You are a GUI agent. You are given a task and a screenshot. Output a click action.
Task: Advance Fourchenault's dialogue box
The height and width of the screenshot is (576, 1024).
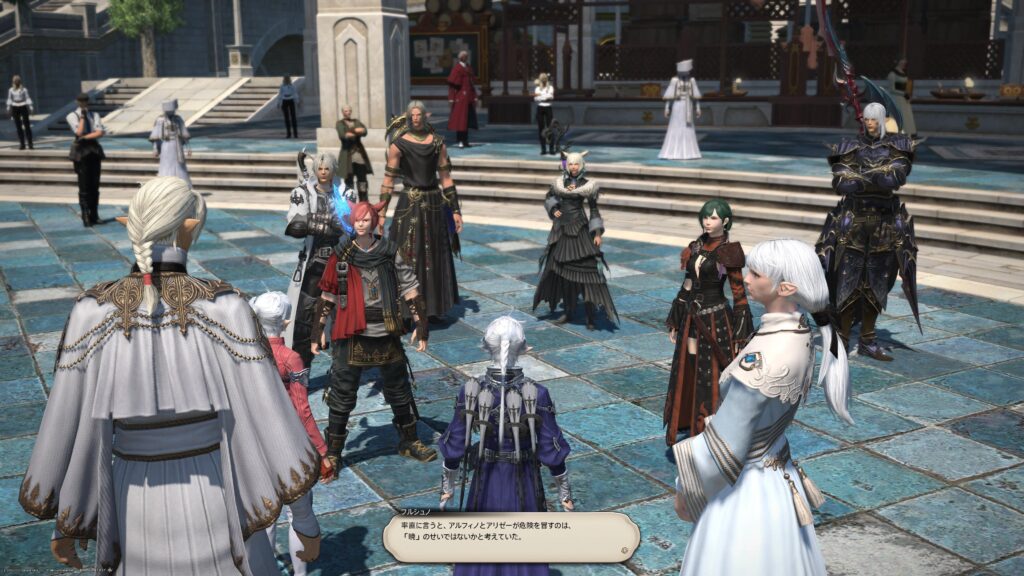[511, 537]
